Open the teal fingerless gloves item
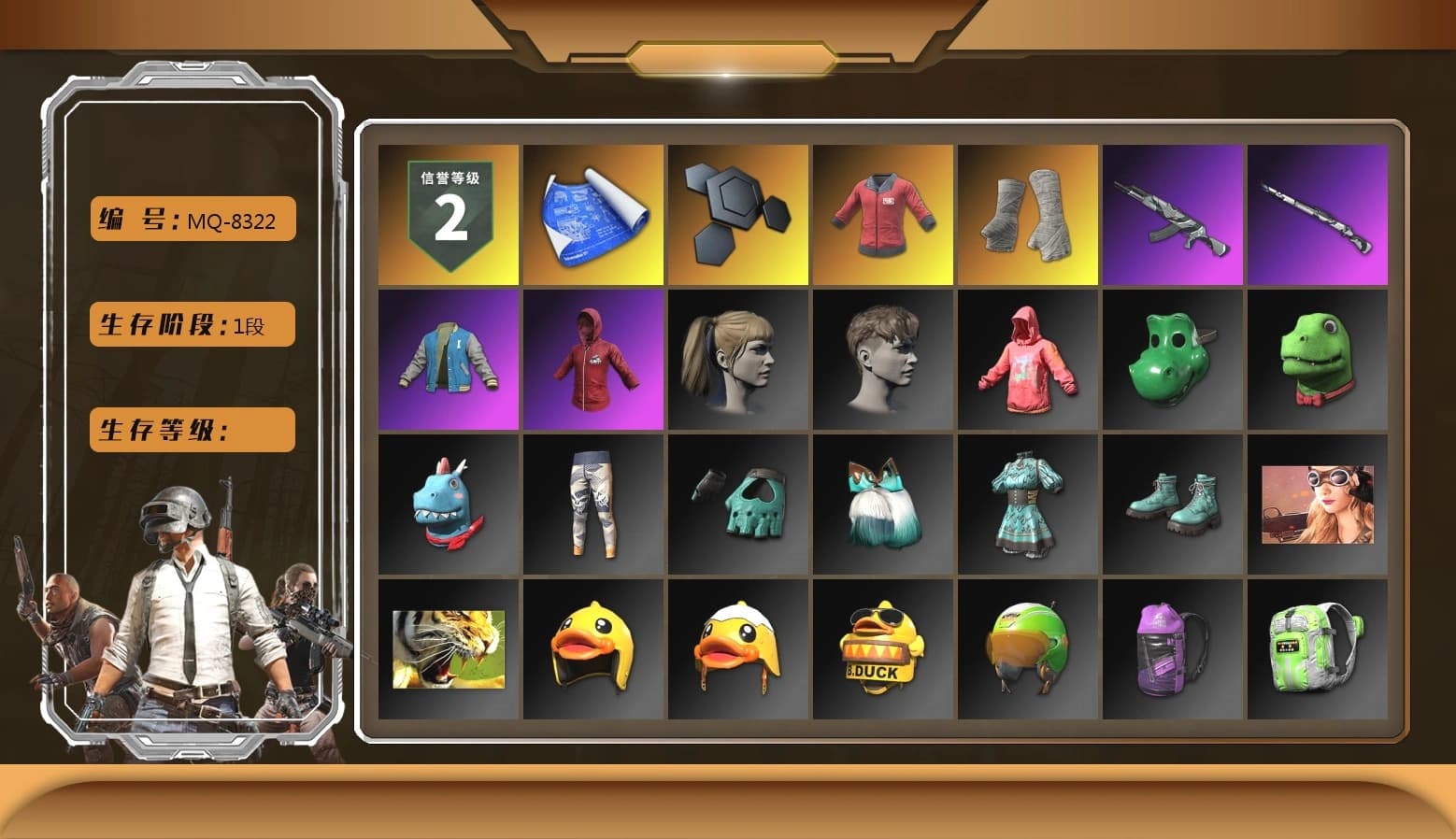 point(737,505)
